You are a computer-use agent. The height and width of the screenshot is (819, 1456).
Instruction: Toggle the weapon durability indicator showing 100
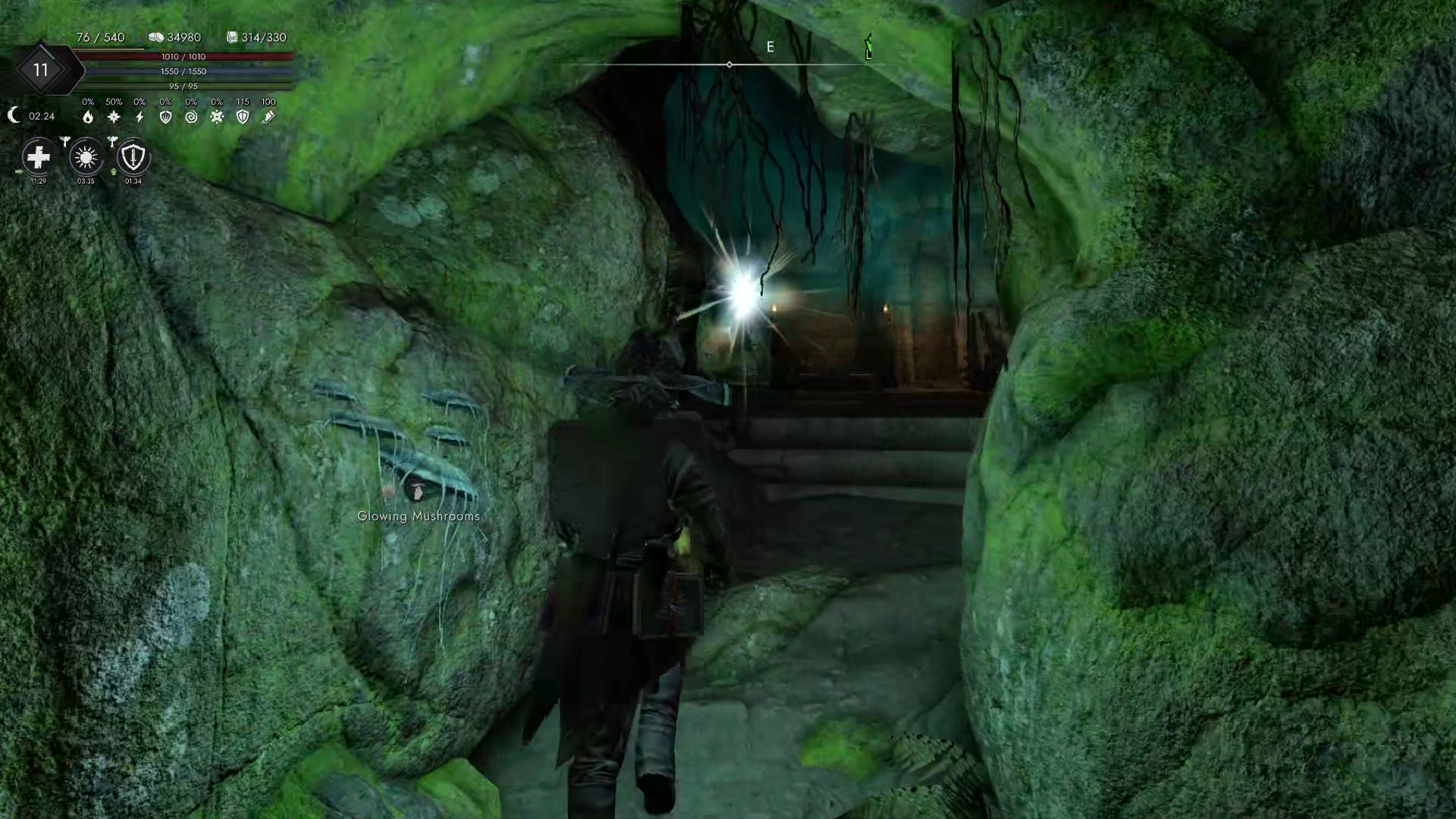[x=268, y=116]
